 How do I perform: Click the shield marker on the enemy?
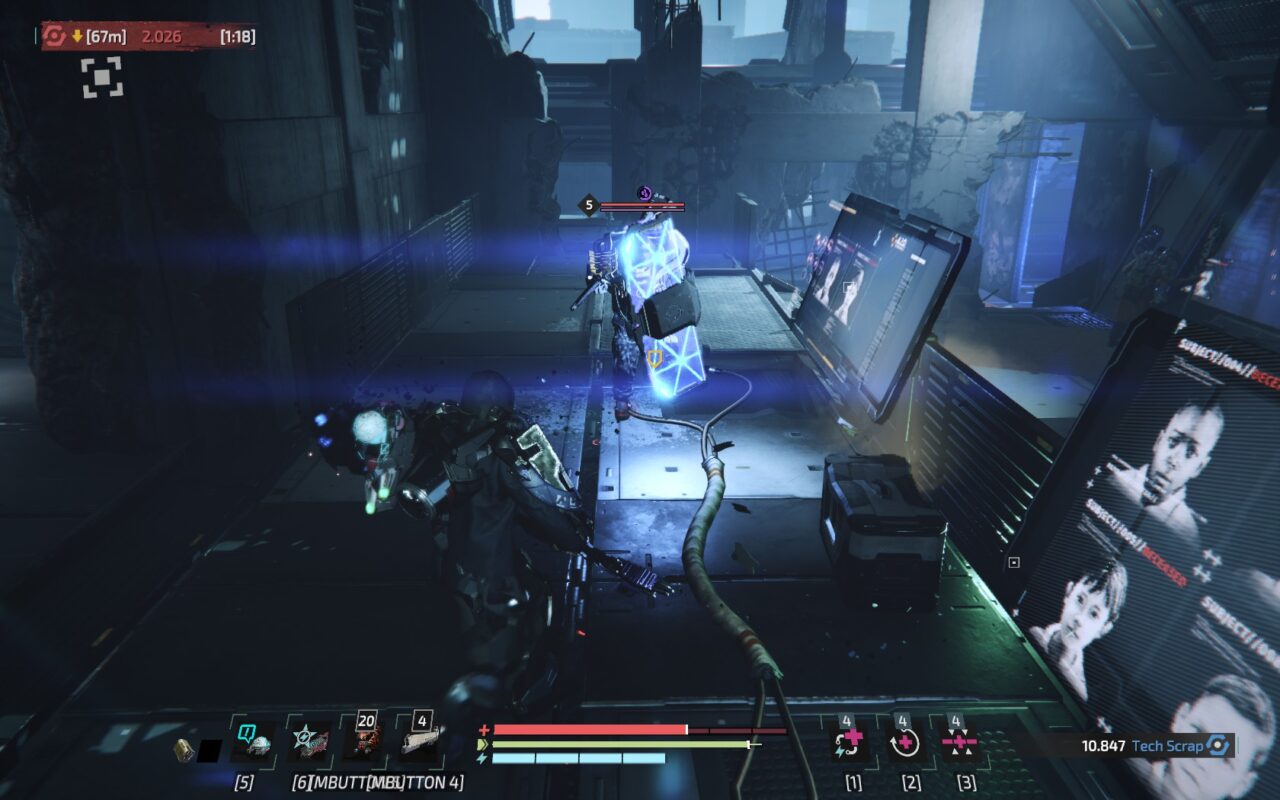[655, 357]
